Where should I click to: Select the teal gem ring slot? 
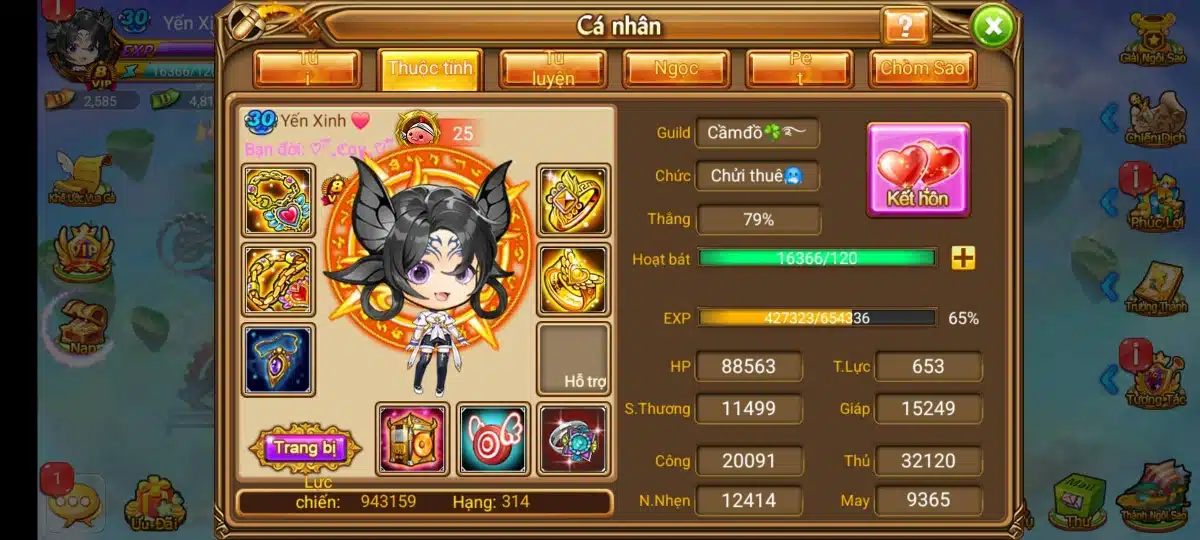(573, 439)
